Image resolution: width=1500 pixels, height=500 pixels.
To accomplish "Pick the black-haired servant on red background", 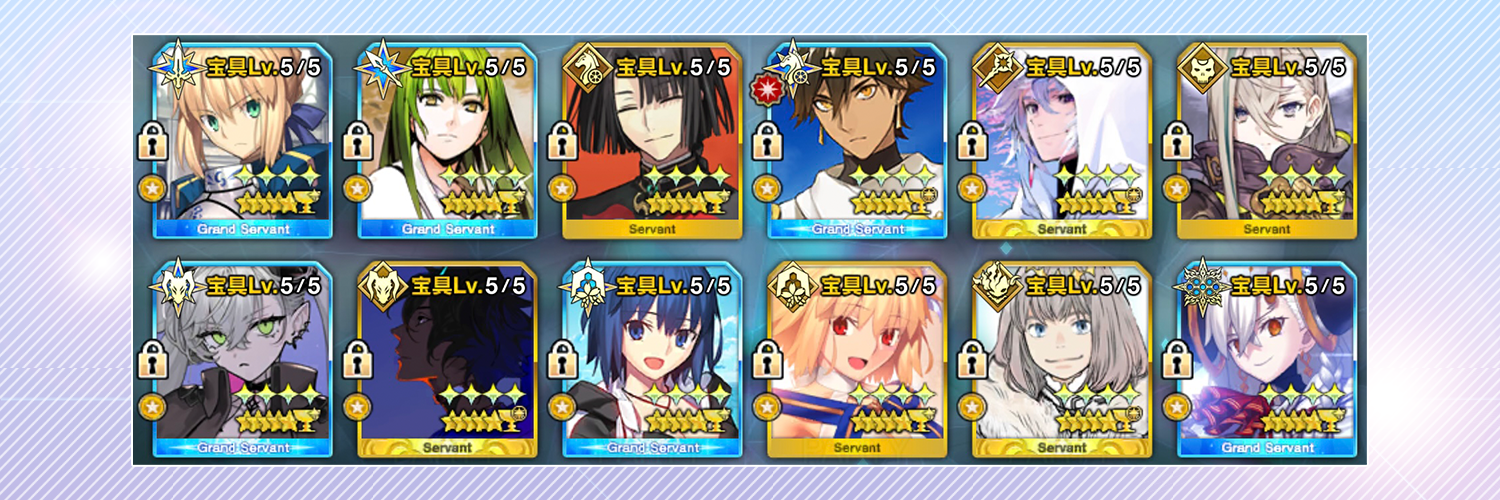I will click(x=653, y=140).
